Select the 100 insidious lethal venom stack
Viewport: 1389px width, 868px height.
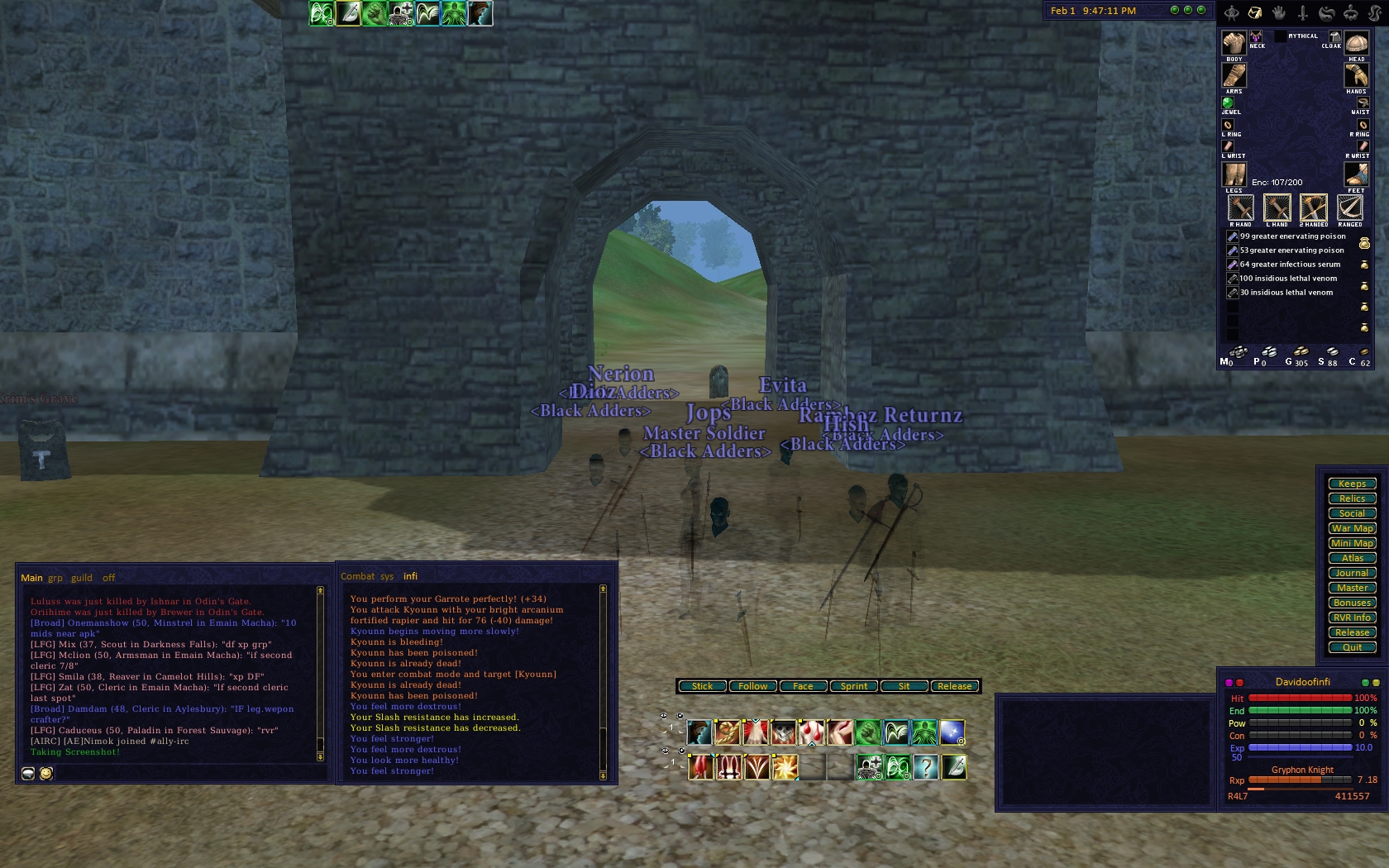(x=1287, y=279)
